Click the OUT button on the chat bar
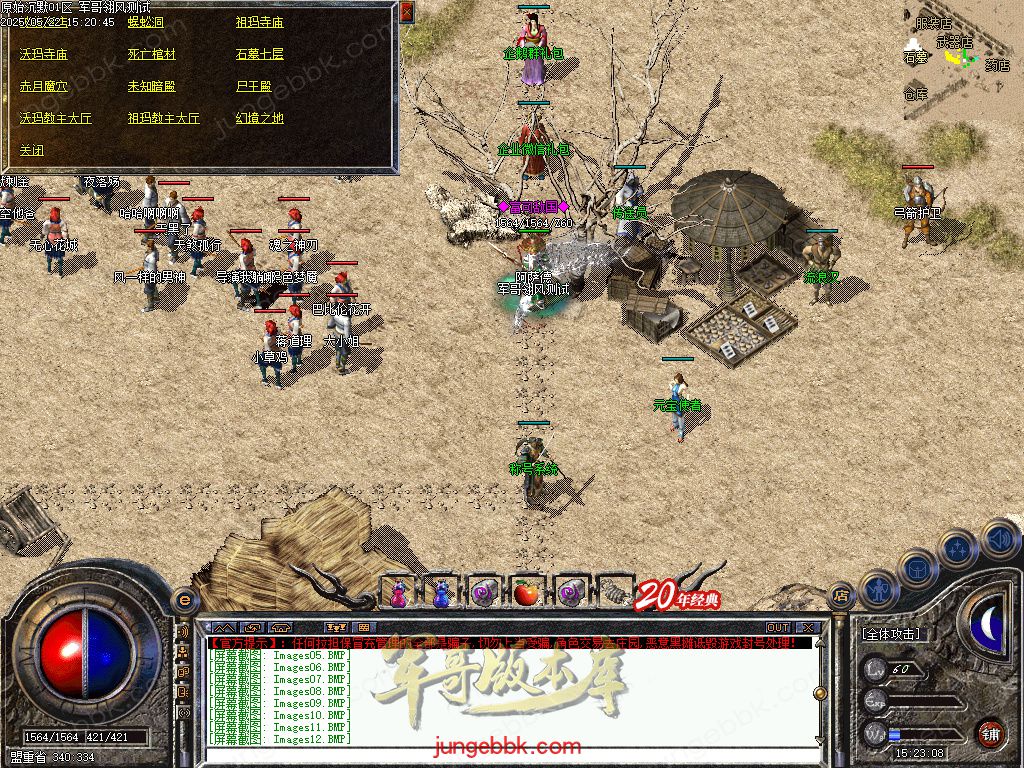This screenshot has width=1024, height=768. click(778, 628)
